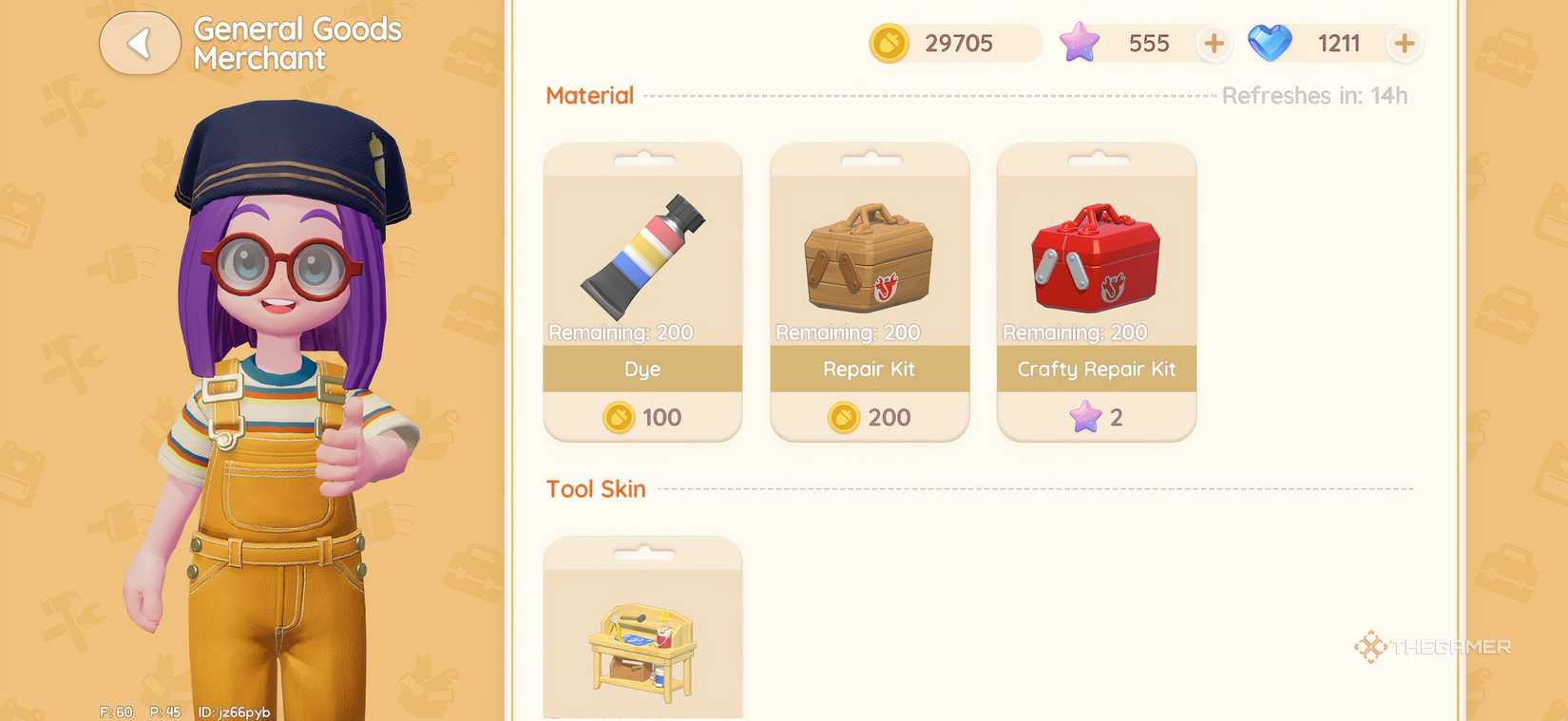The width and height of the screenshot is (1568, 721).
Task: Select the Tool Skin section header
Action: click(595, 488)
